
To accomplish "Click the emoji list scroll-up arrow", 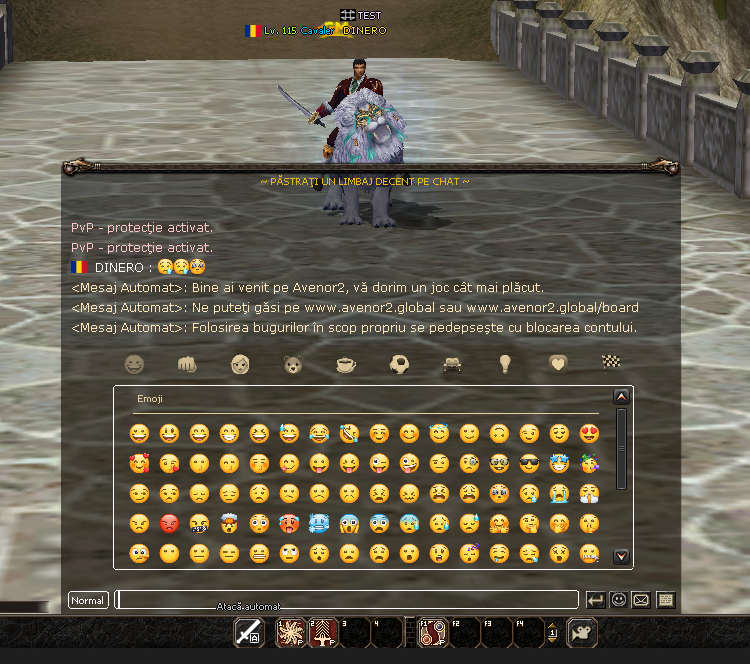I will point(621,397).
